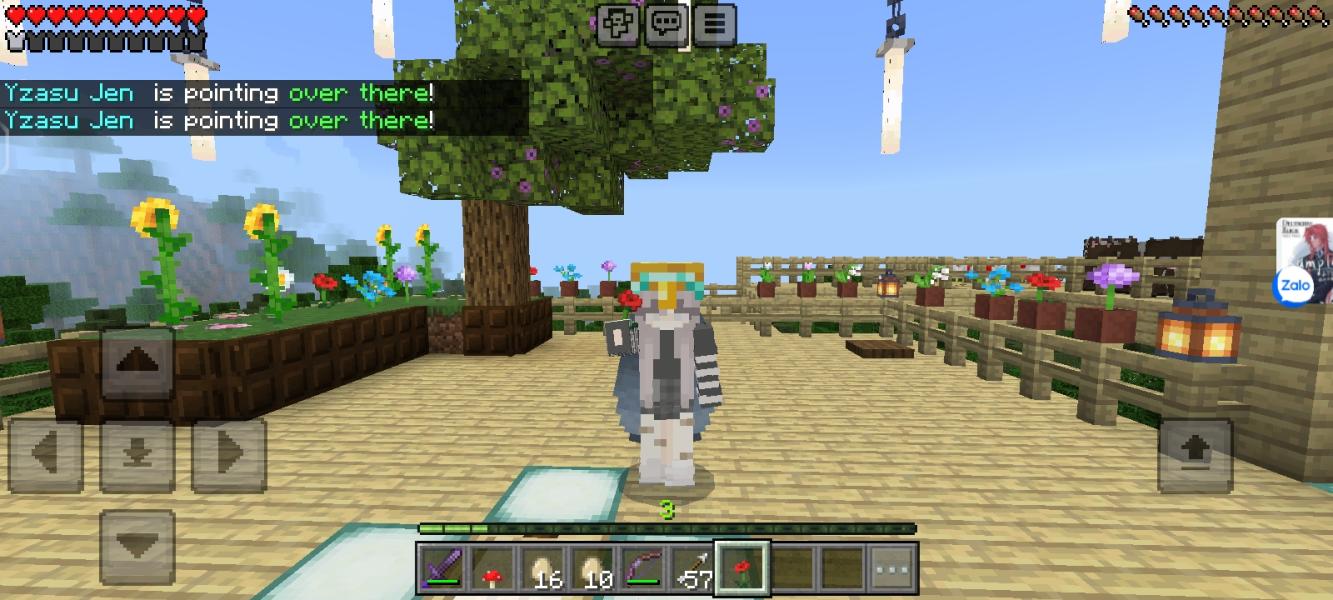Tap the strafe left arrow
This screenshot has height=600, width=1333.
(x=45, y=455)
